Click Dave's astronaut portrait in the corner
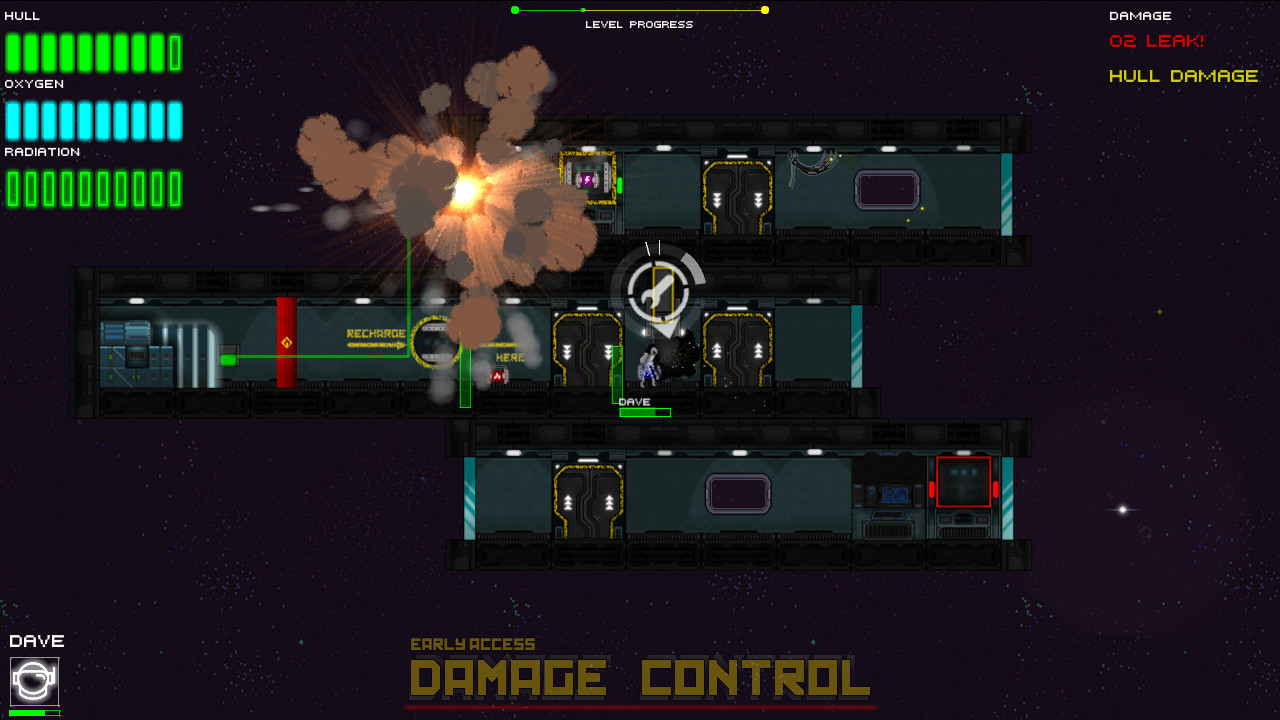This screenshot has width=1280, height=720. [33, 683]
